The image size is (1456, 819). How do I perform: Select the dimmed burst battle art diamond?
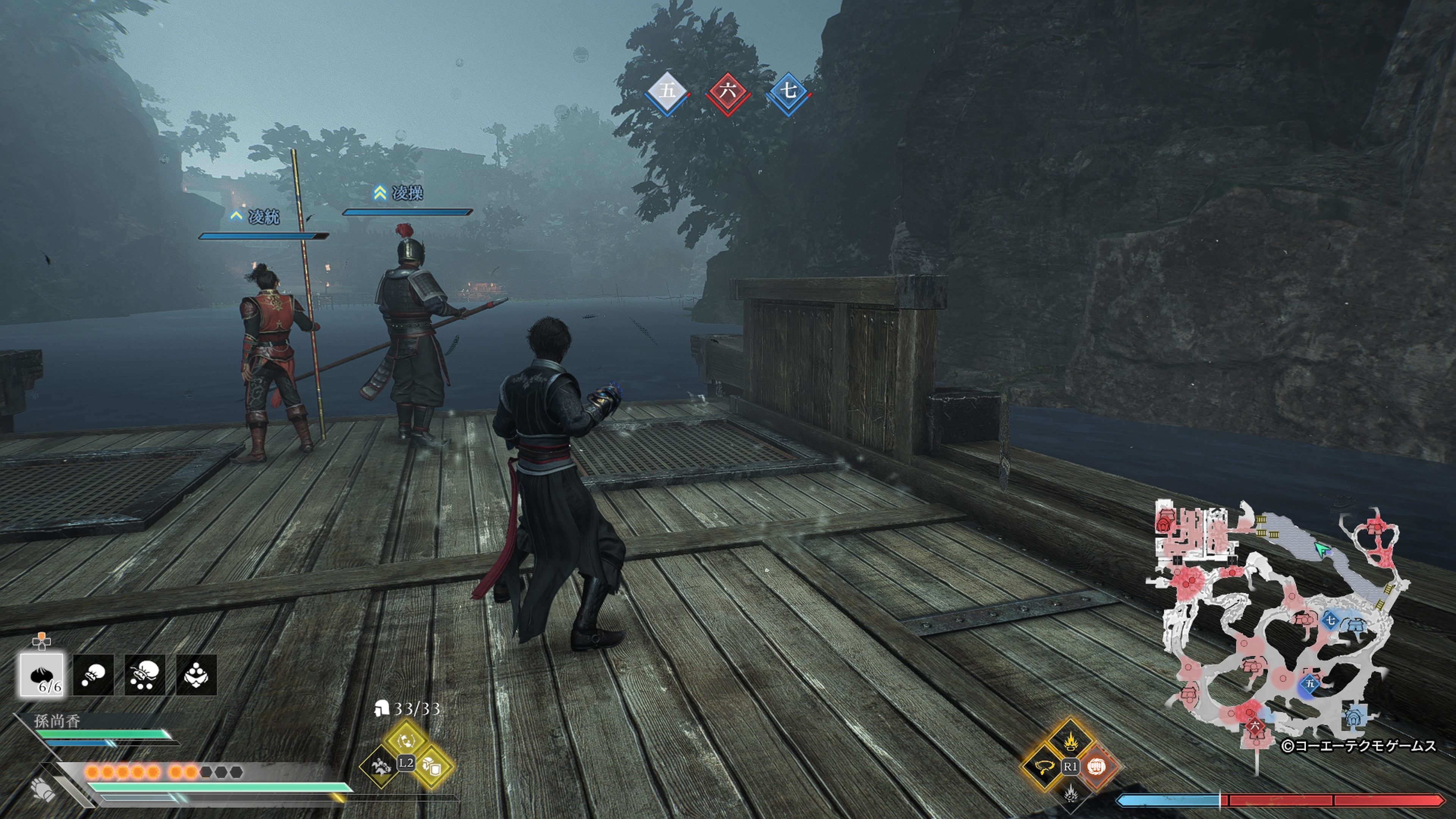click(x=1069, y=794)
